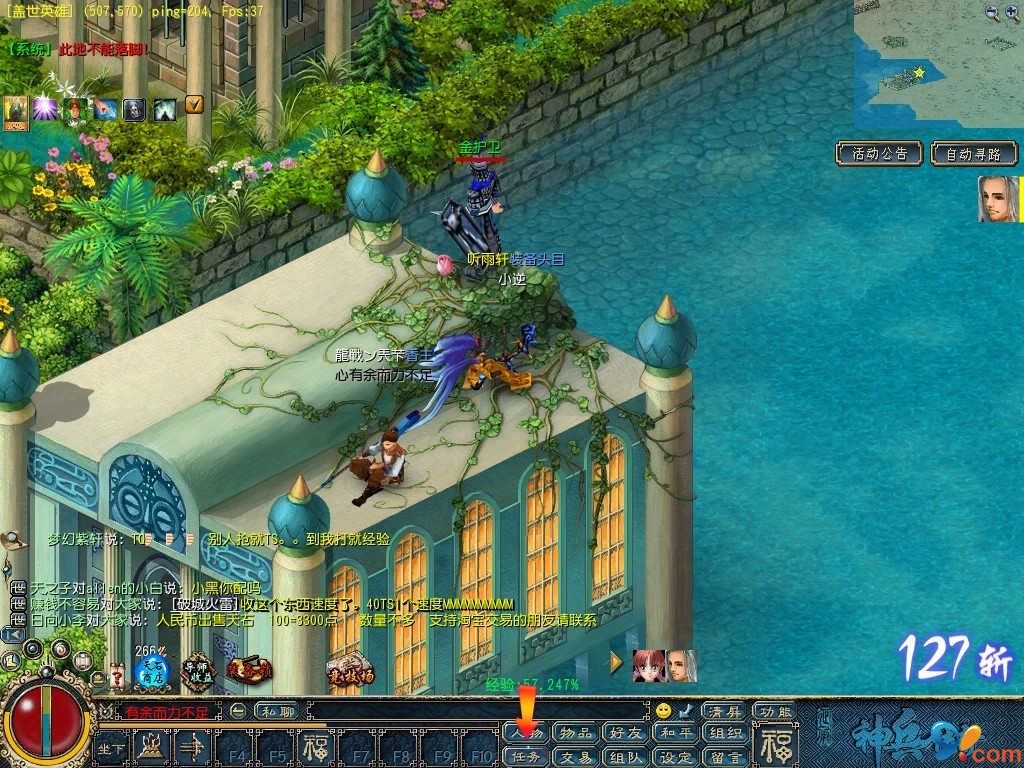The height and width of the screenshot is (768, 1024).
Task: Open the 组队 party menu
Action: coord(625,757)
